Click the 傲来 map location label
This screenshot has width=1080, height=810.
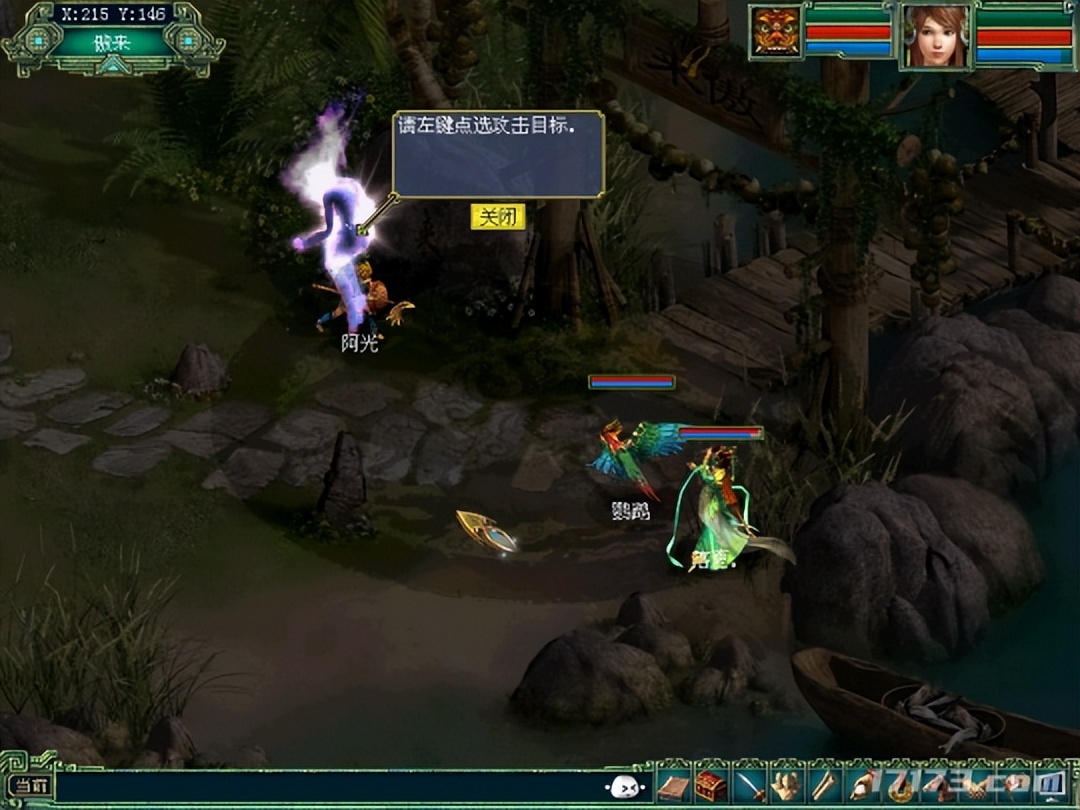pos(112,42)
